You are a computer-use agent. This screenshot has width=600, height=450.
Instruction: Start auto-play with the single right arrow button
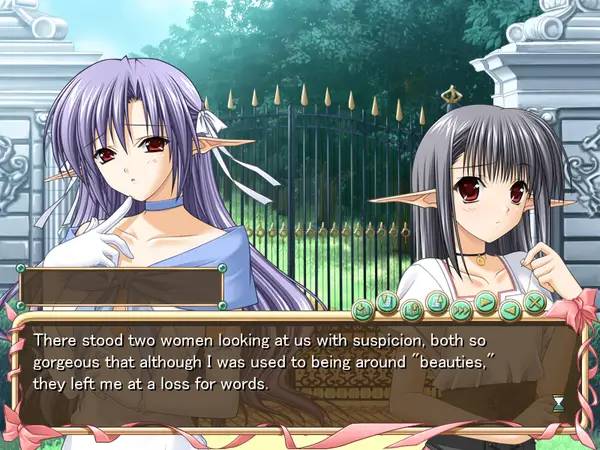[x=486, y=302]
